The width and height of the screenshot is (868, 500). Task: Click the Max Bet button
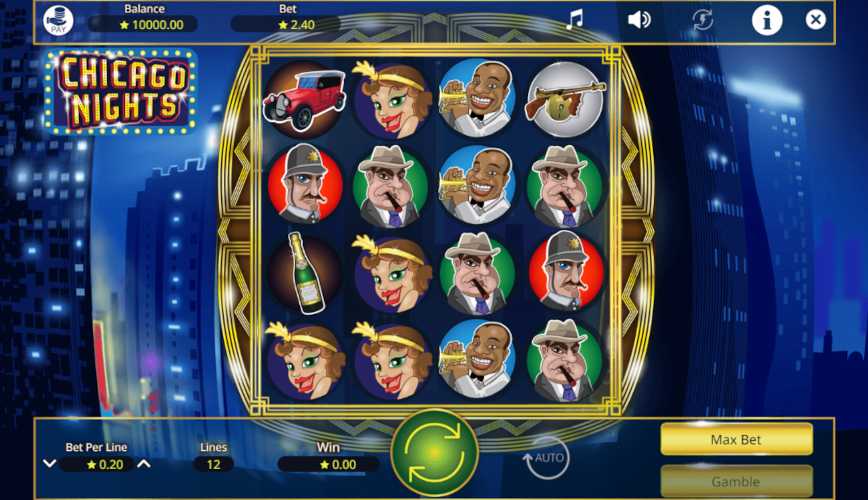click(736, 438)
